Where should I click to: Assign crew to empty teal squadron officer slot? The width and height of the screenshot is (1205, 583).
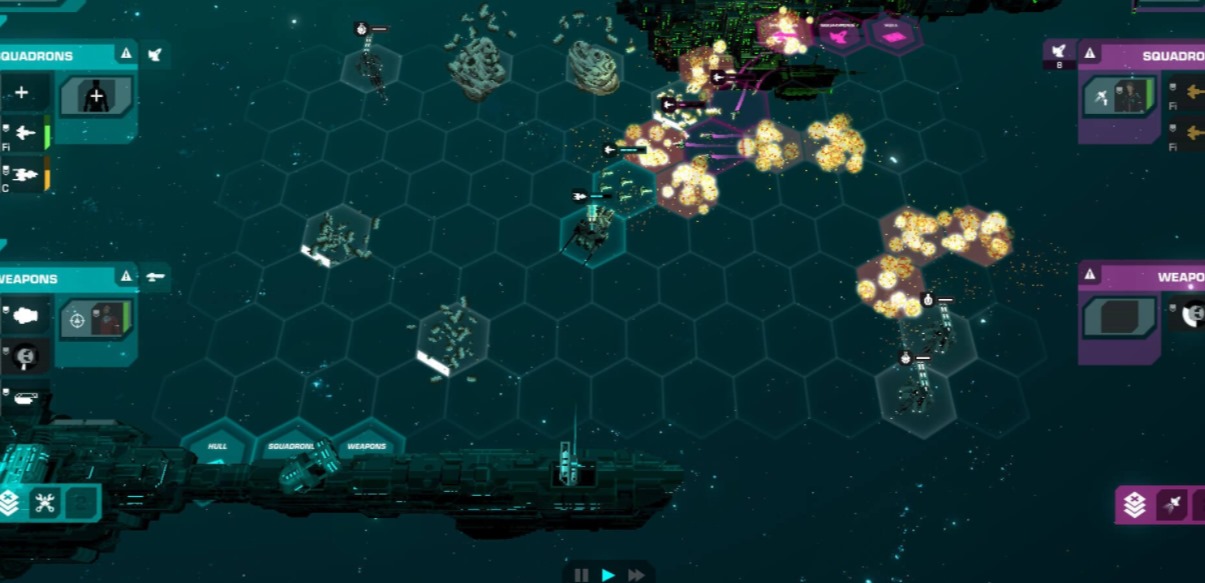(x=96, y=97)
